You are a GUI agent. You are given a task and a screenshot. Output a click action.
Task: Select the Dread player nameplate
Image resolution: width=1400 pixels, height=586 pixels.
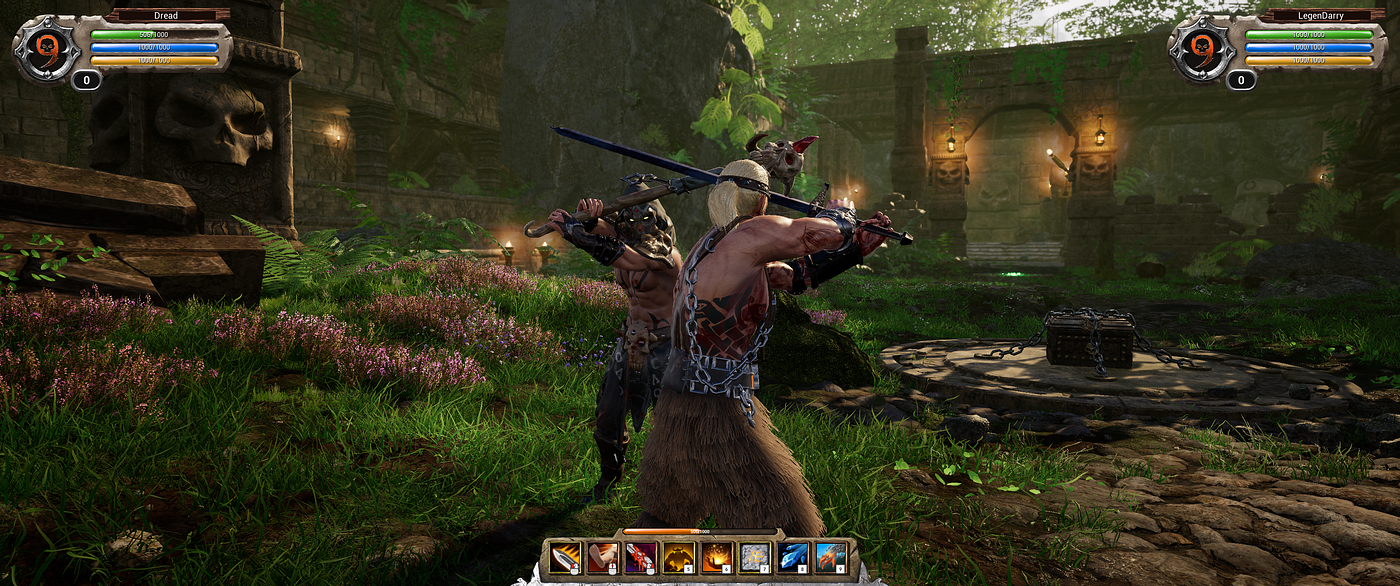click(166, 15)
